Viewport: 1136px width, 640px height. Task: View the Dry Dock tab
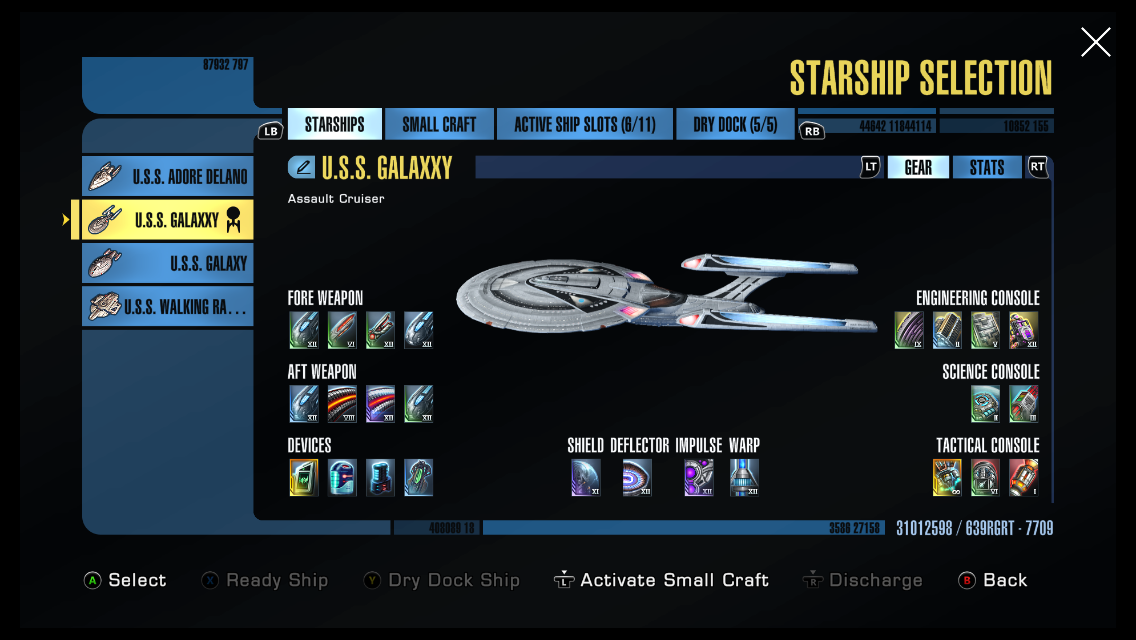[x=735, y=124]
